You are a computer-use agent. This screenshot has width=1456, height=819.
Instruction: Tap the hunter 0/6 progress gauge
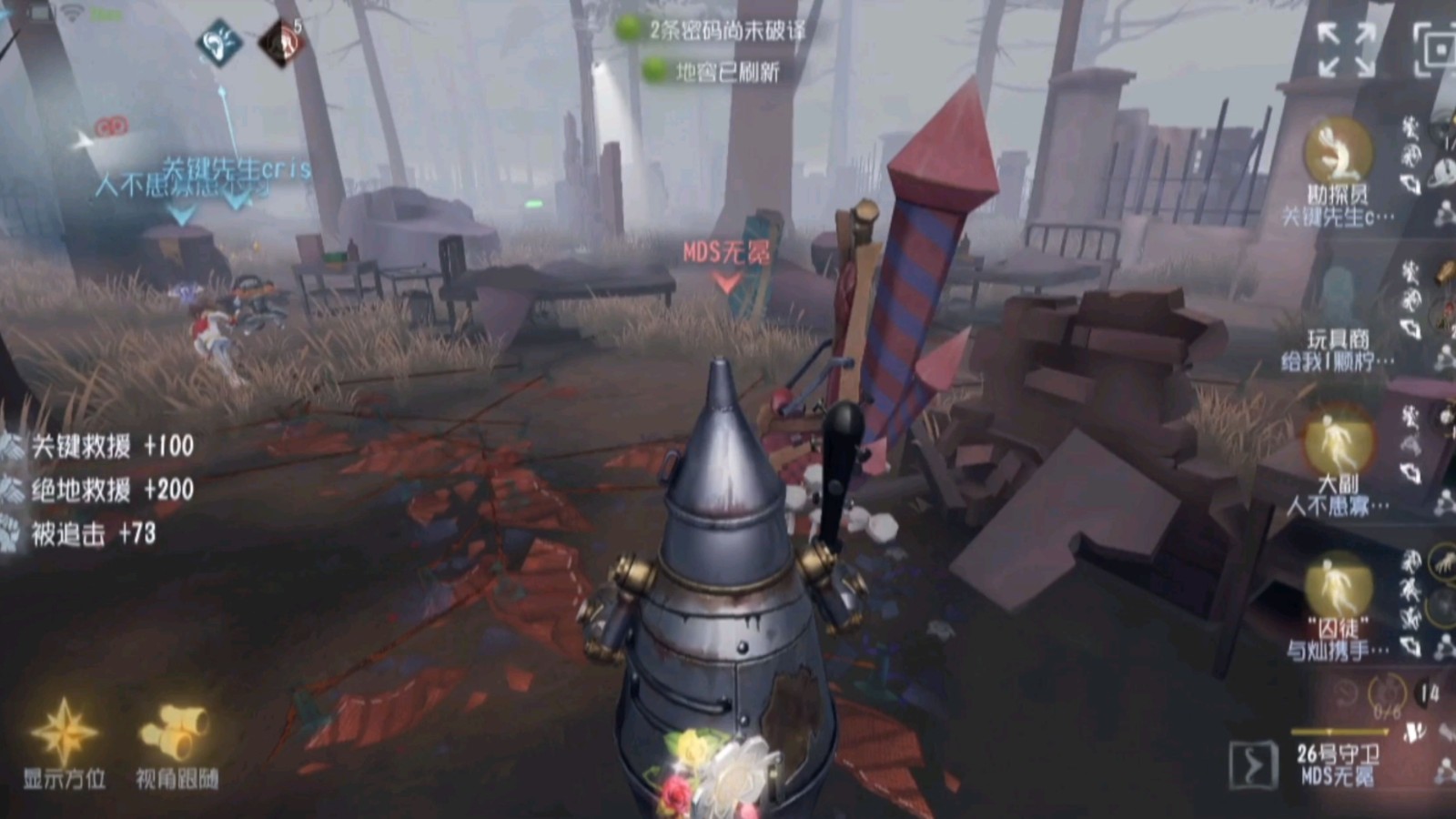coord(1387,695)
